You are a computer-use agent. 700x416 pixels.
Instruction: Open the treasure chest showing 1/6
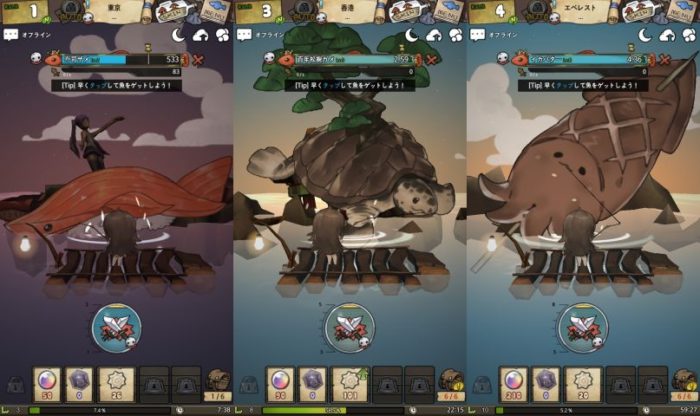point(218,383)
